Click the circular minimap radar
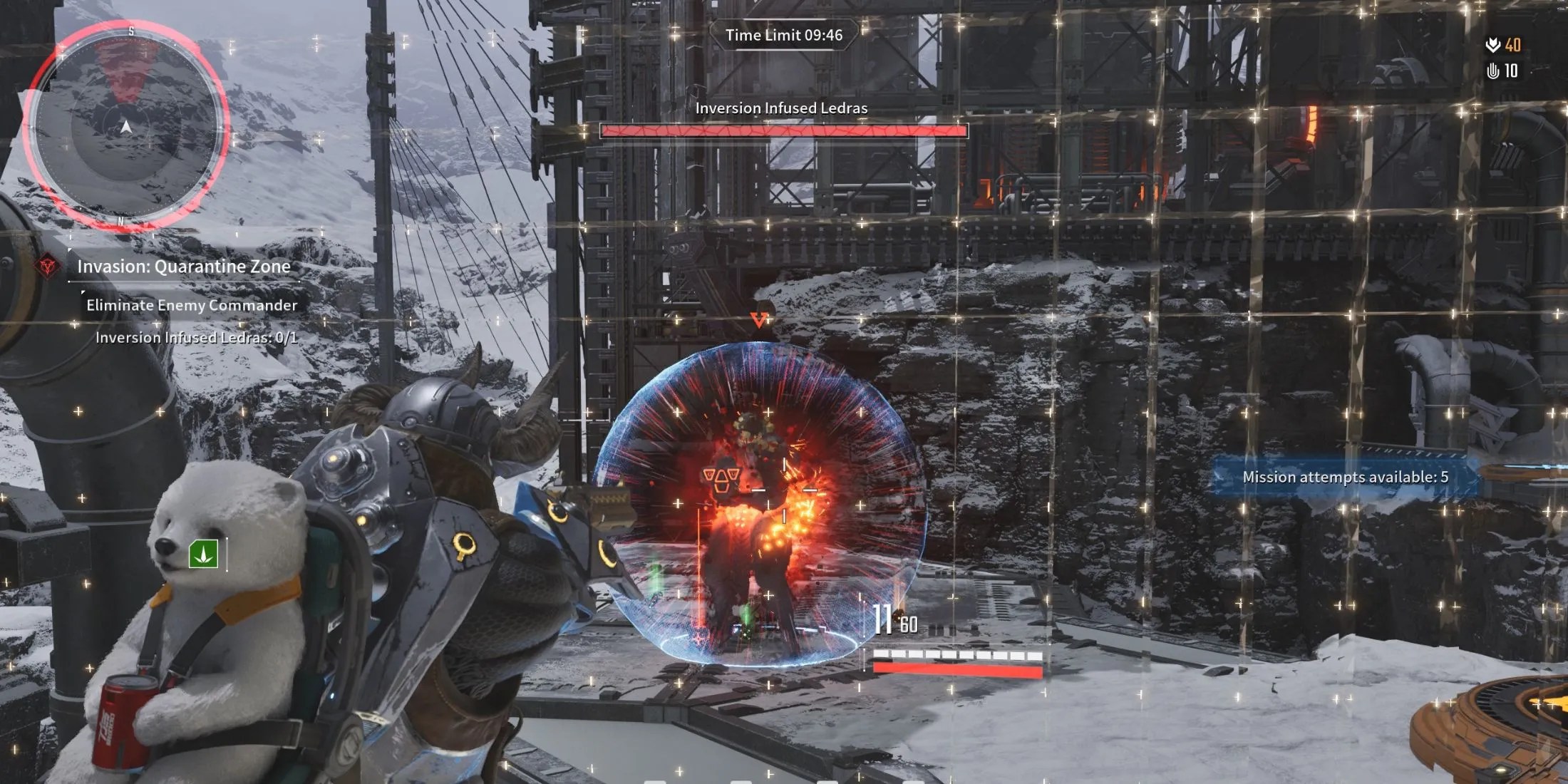This screenshot has height=784, width=1568. point(126,126)
